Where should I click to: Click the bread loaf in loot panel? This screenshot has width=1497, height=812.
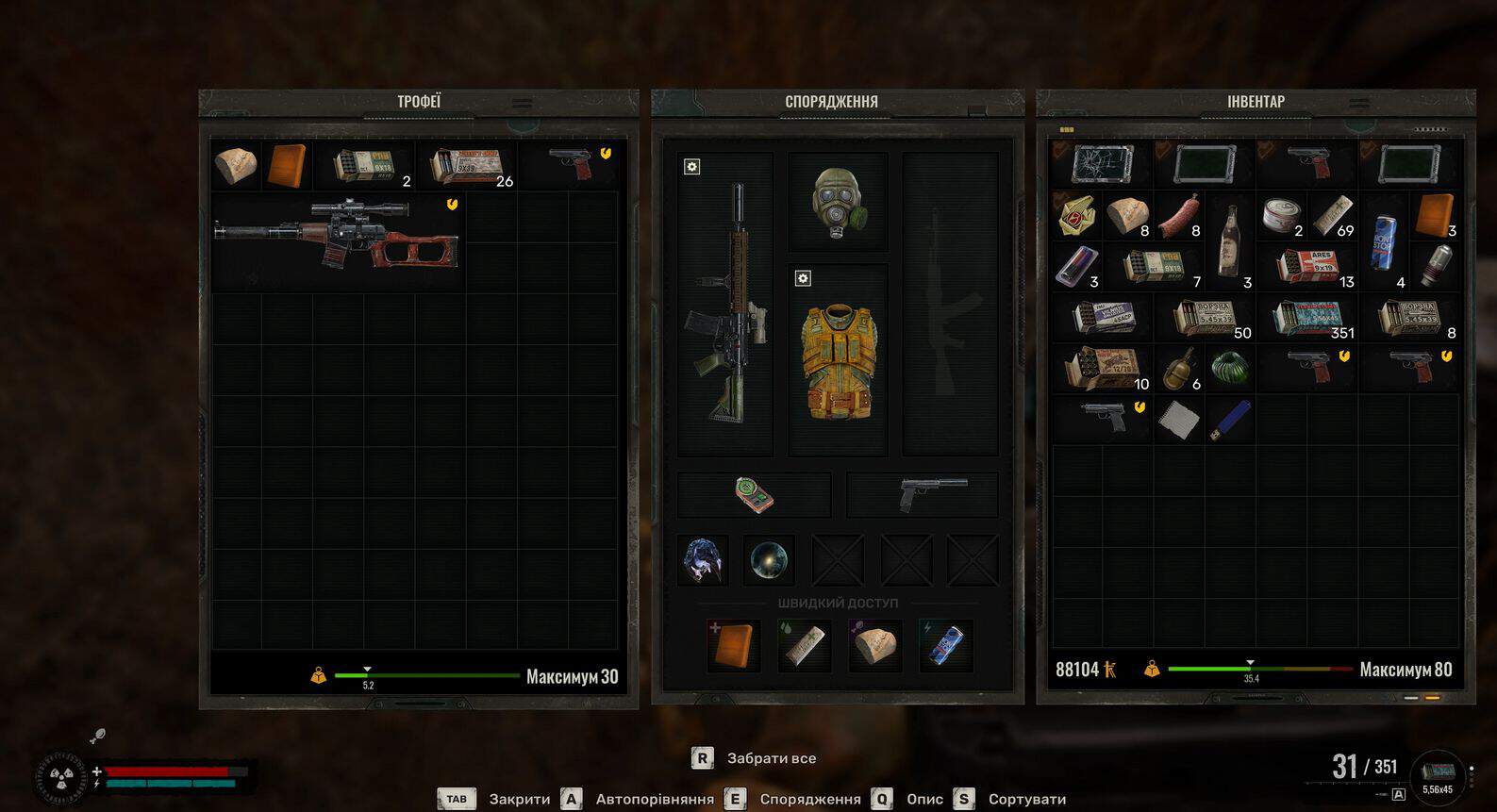(235, 166)
